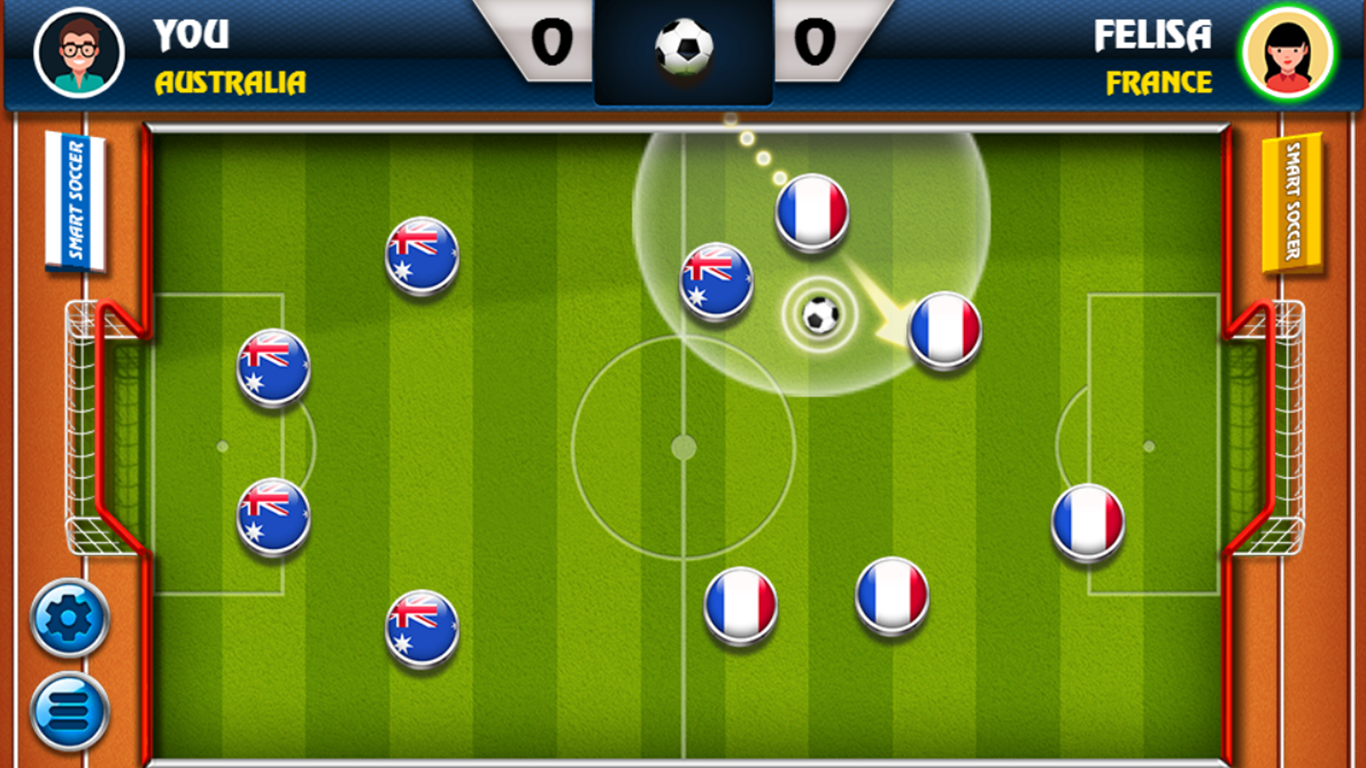This screenshot has height=768, width=1366.
Task: Click the bottom-left Australia token
Action: (422, 627)
